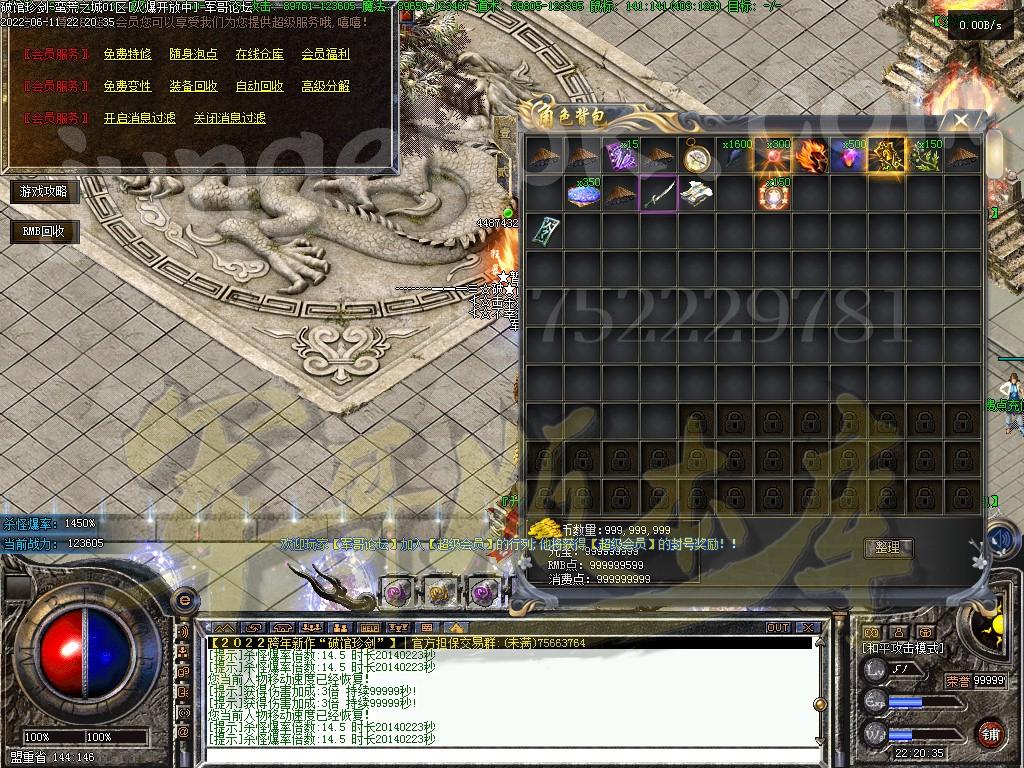Enable 开启消息过滤 message filter
The width and height of the screenshot is (1024, 768).
pyautogui.click(x=139, y=118)
